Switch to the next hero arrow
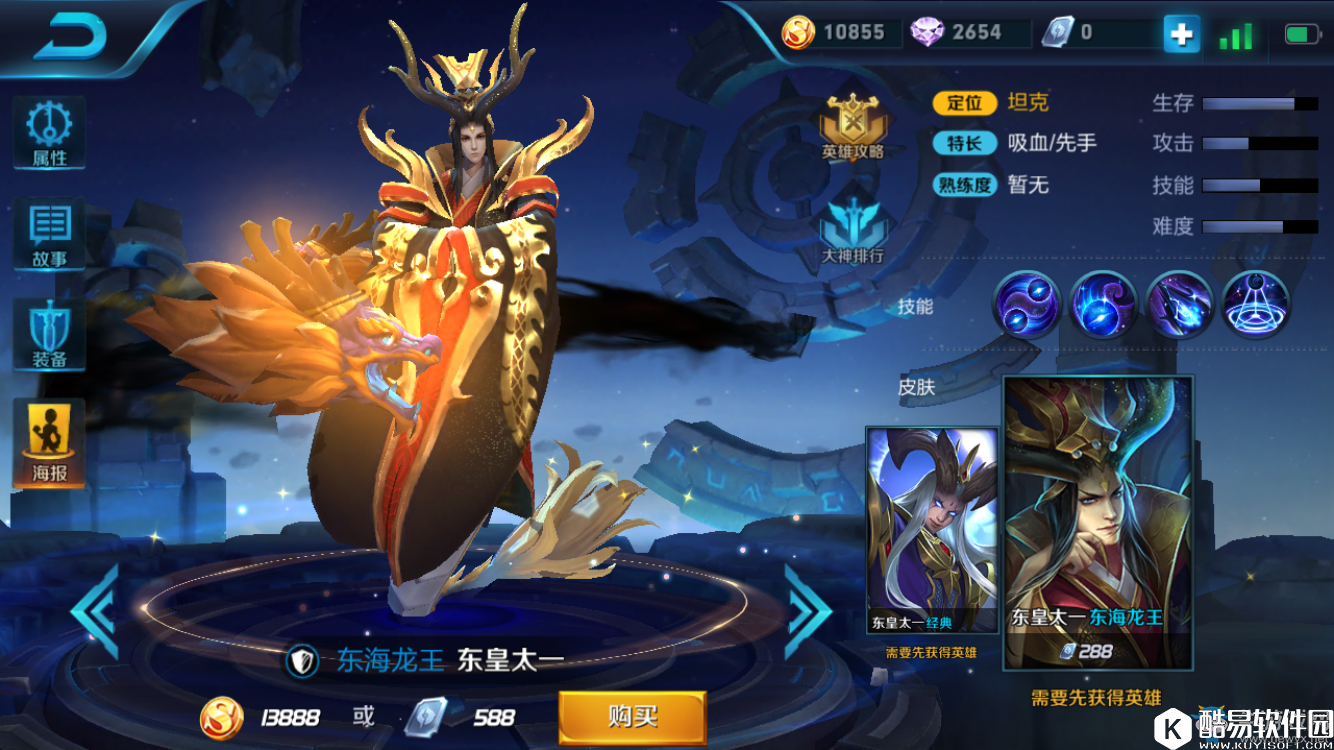The width and height of the screenshot is (1334, 750). (806, 611)
